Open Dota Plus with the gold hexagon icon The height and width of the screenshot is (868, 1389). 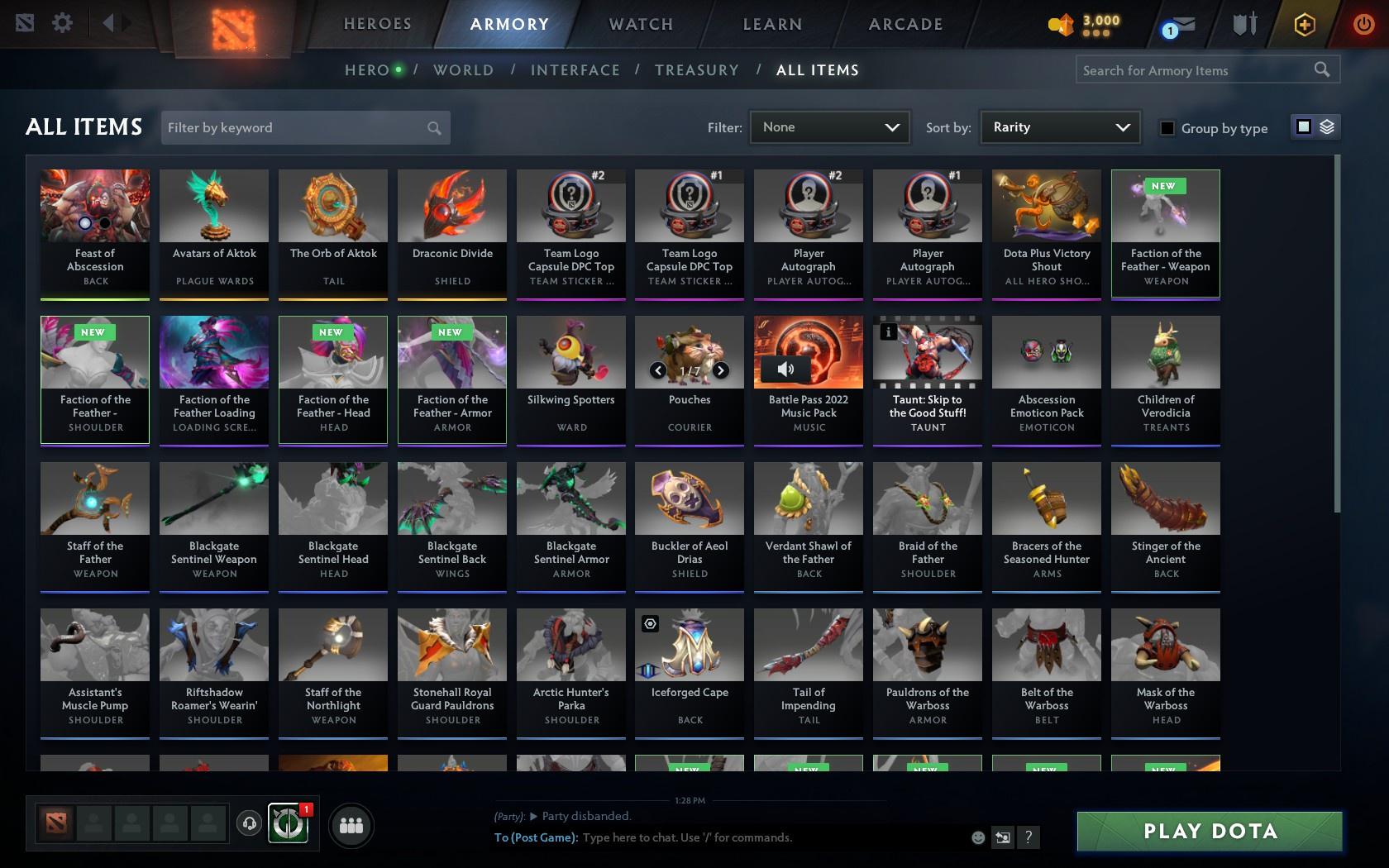(1305, 24)
